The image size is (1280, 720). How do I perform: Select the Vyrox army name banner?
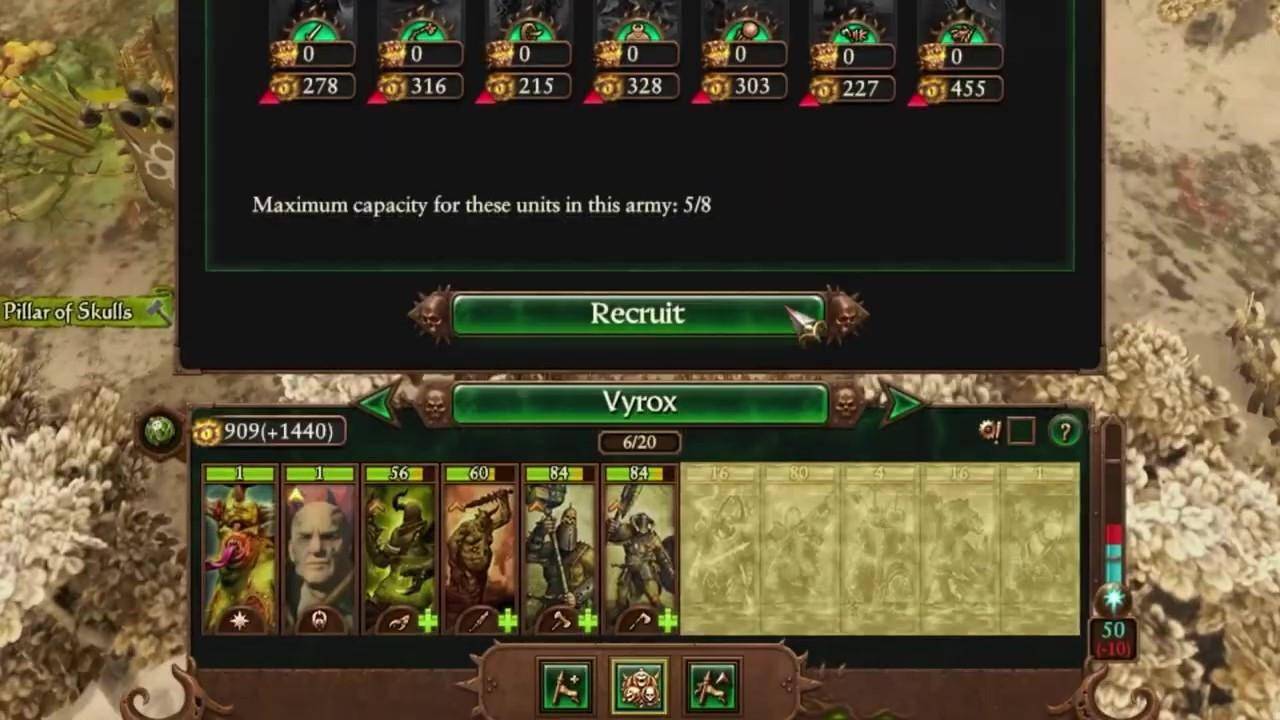click(639, 403)
